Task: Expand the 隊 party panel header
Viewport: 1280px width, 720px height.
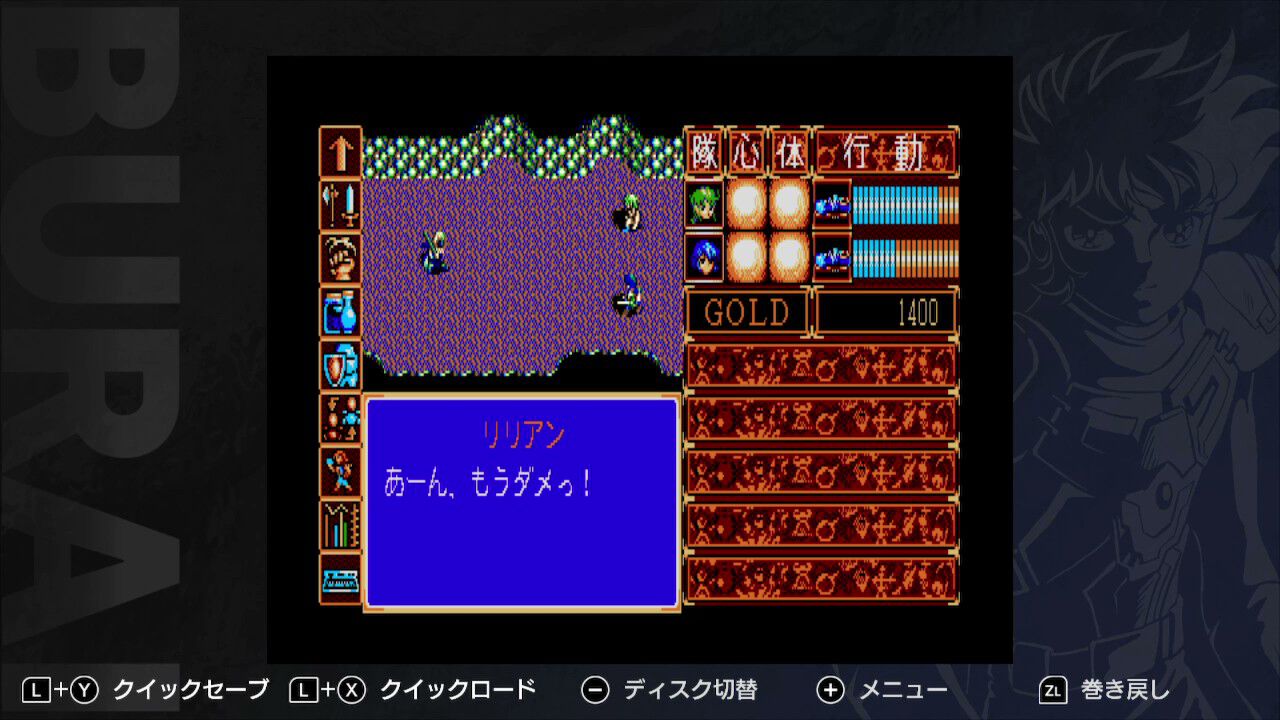Action: pyautogui.click(x=703, y=150)
